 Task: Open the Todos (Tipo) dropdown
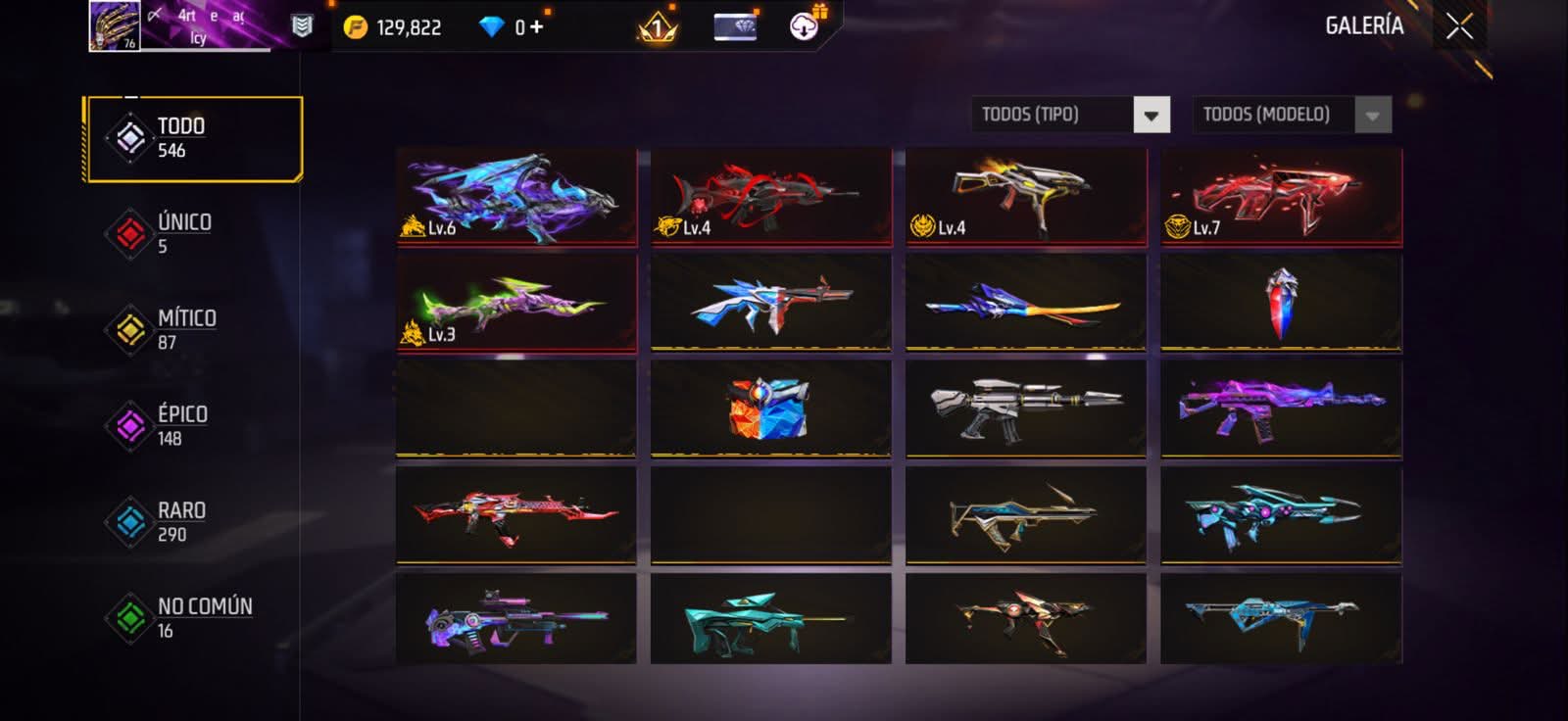[1151, 115]
